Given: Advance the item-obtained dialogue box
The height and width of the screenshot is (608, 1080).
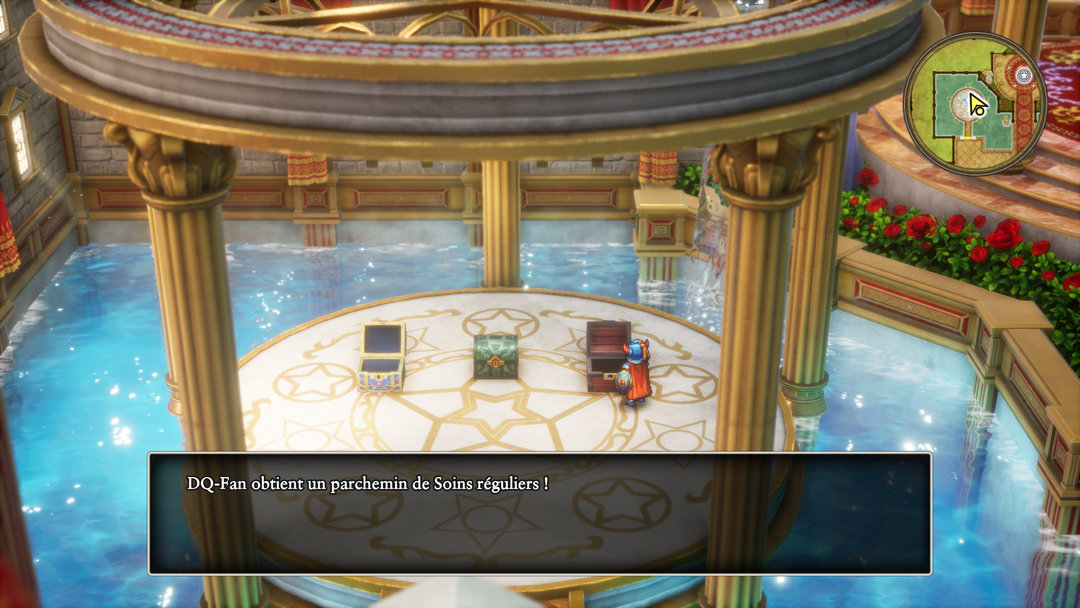Looking at the screenshot, I should pyautogui.click(x=540, y=513).
